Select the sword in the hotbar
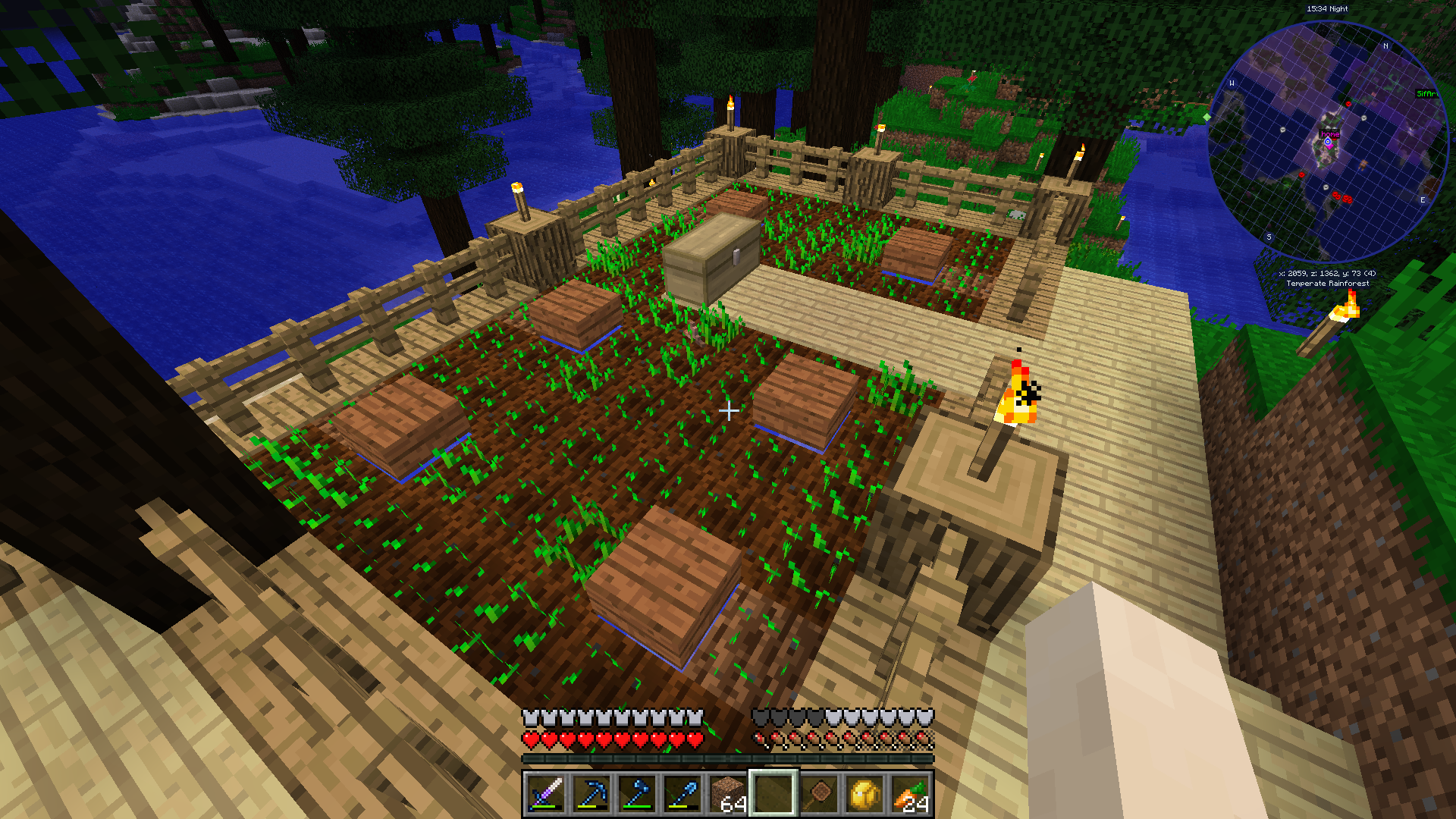 click(x=546, y=794)
